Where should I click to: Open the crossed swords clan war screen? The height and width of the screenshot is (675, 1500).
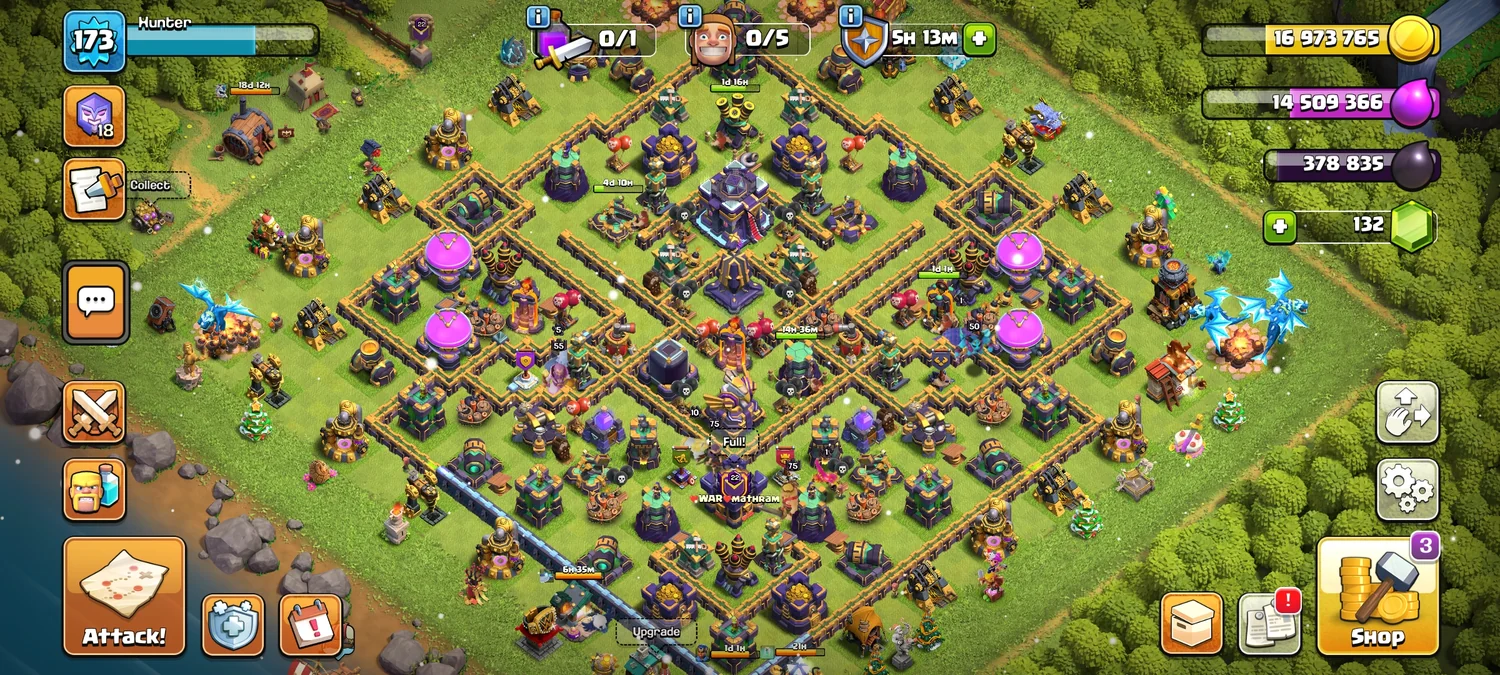point(95,412)
